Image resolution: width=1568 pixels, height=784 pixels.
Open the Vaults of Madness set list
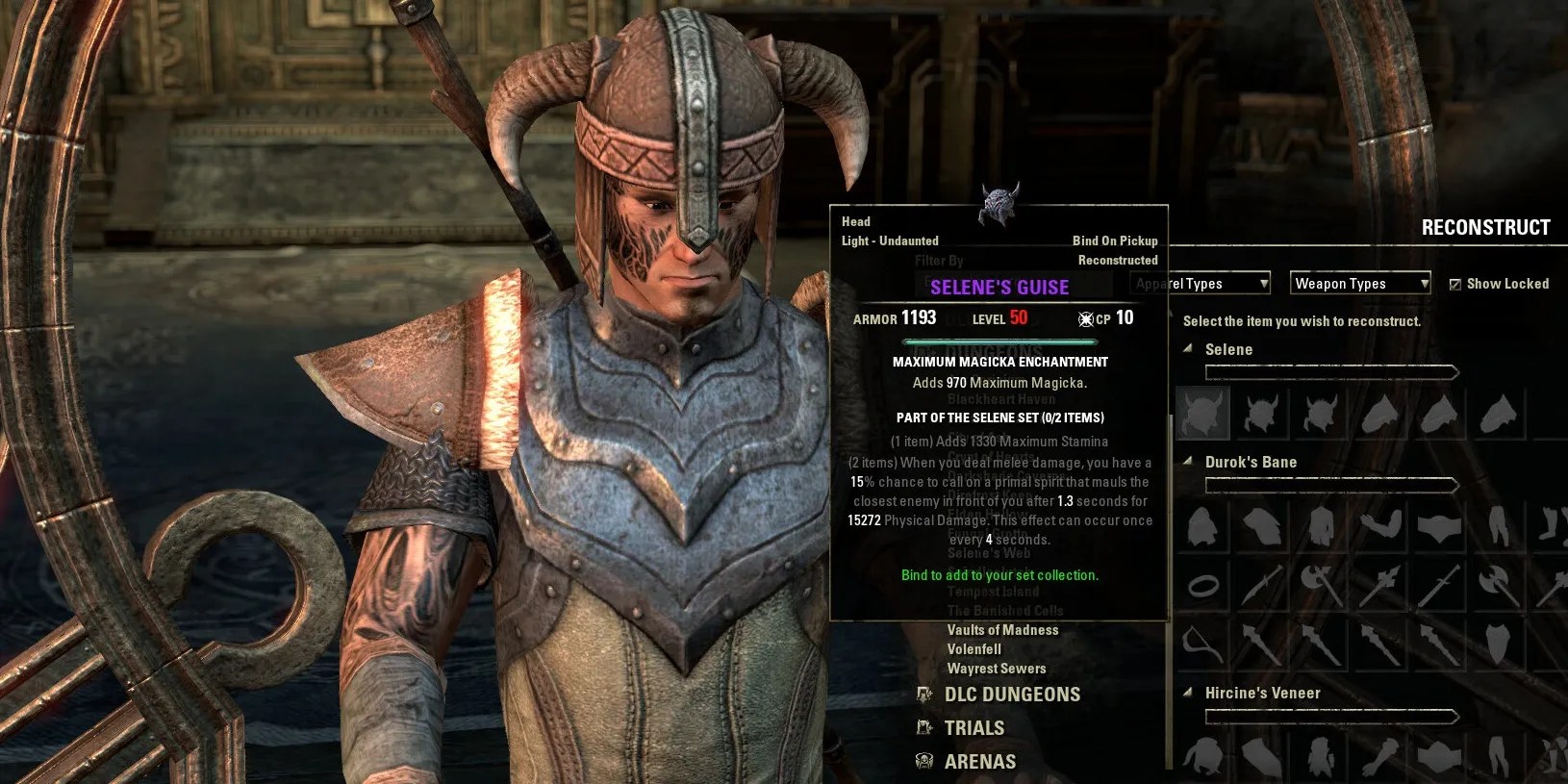click(1002, 630)
